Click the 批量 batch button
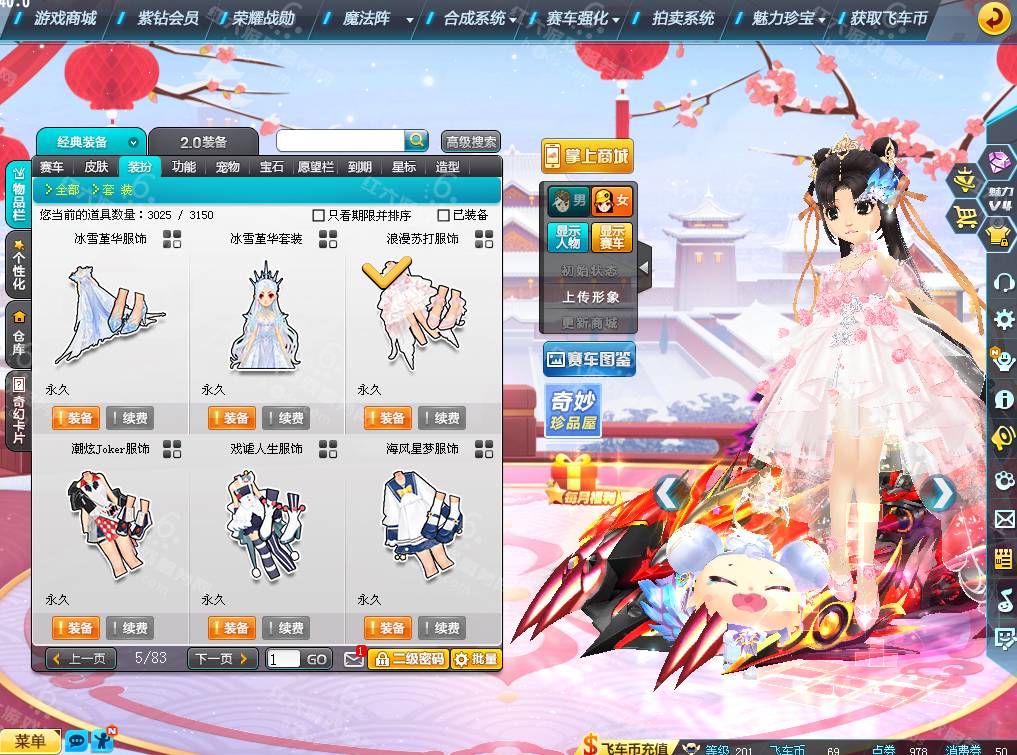Viewport: 1017px width, 755px height. pyautogui.click(x=475, y=659)
